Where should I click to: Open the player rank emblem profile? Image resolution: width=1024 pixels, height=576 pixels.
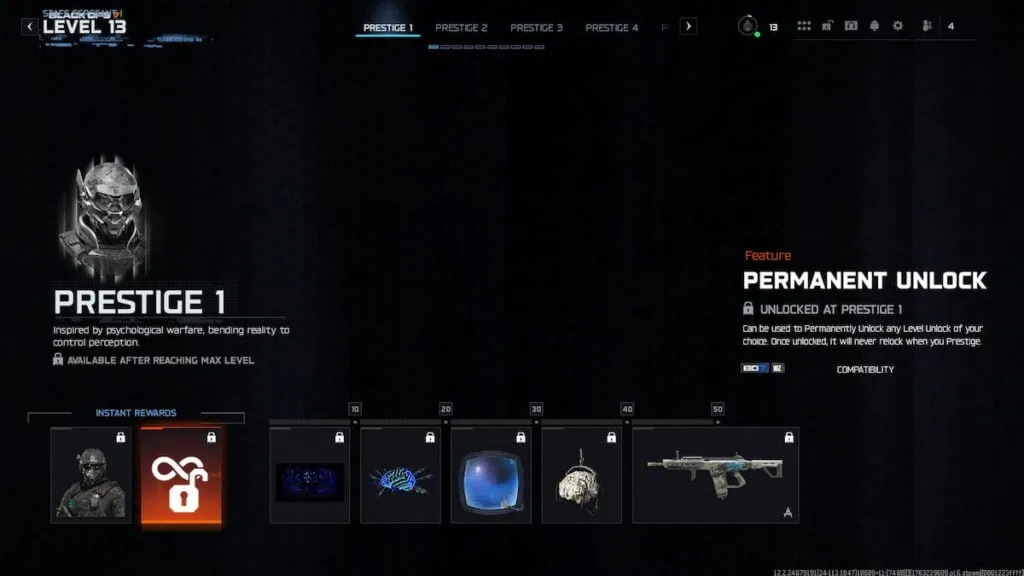747,27
